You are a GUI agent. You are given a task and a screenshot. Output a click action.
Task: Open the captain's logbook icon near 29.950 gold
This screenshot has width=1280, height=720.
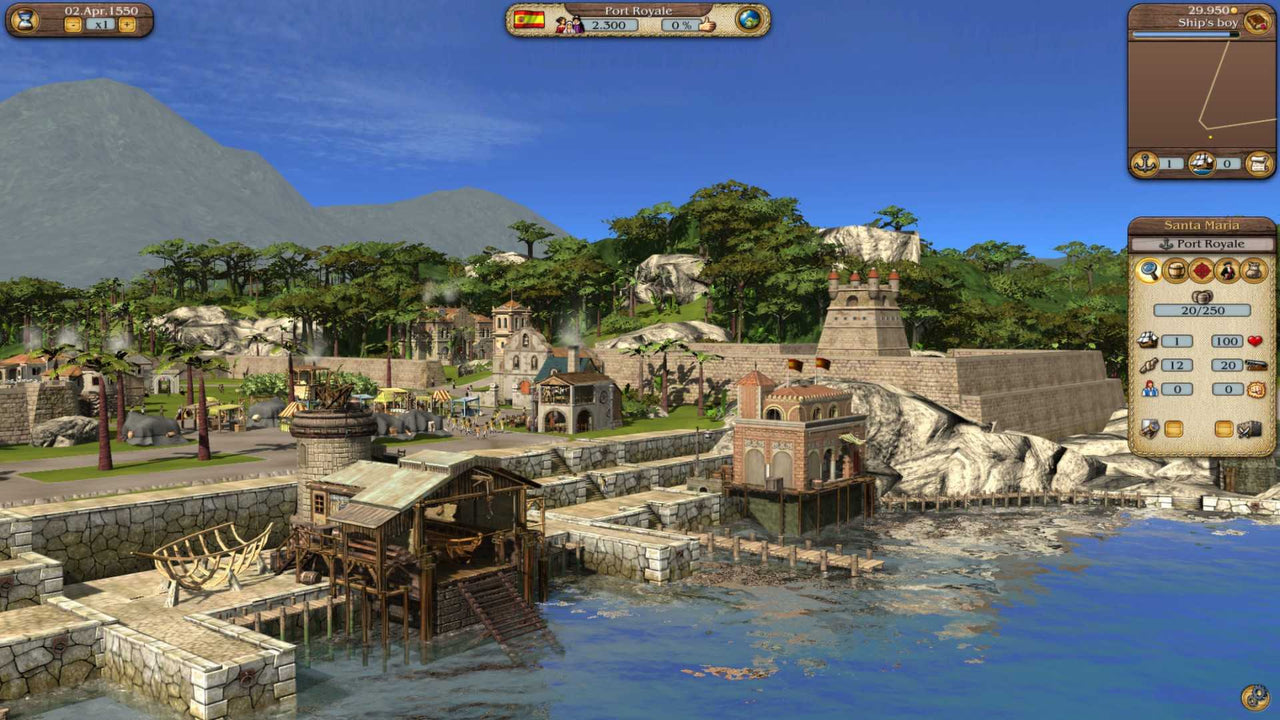click(x=1256, y=21)
